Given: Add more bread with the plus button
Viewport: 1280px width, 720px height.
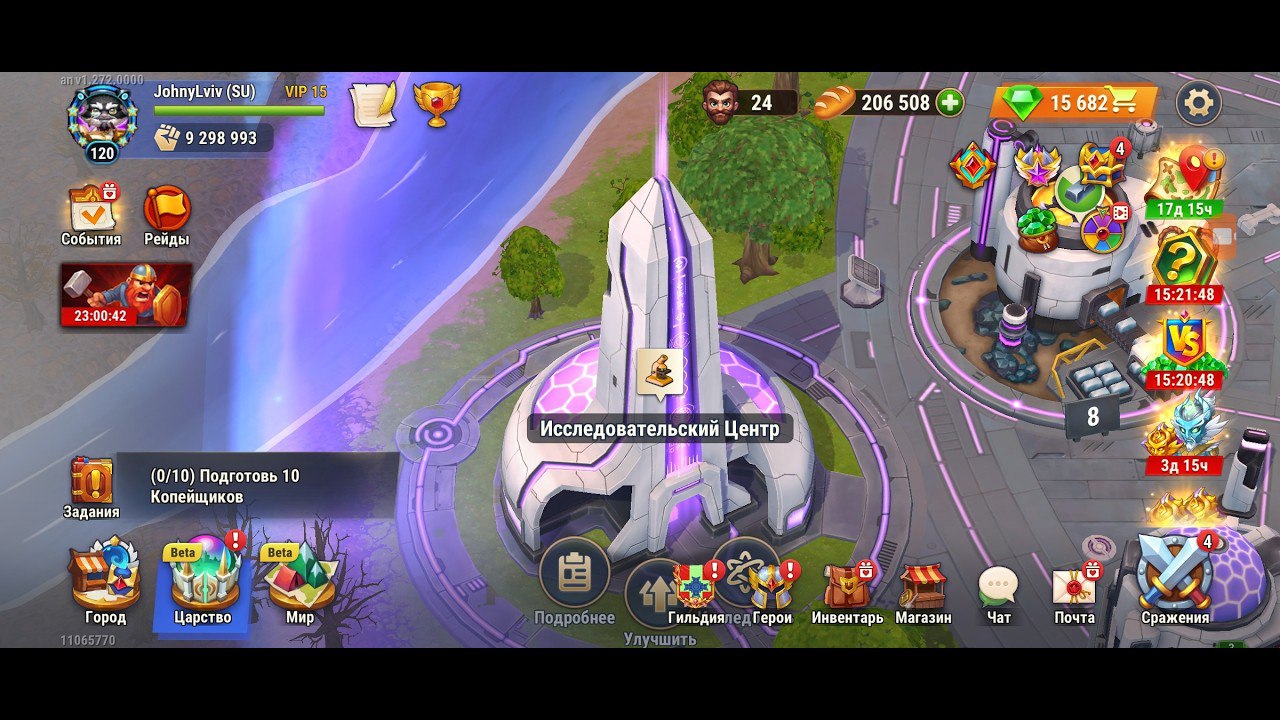Looking at the screenshot, I should (949, 102).
